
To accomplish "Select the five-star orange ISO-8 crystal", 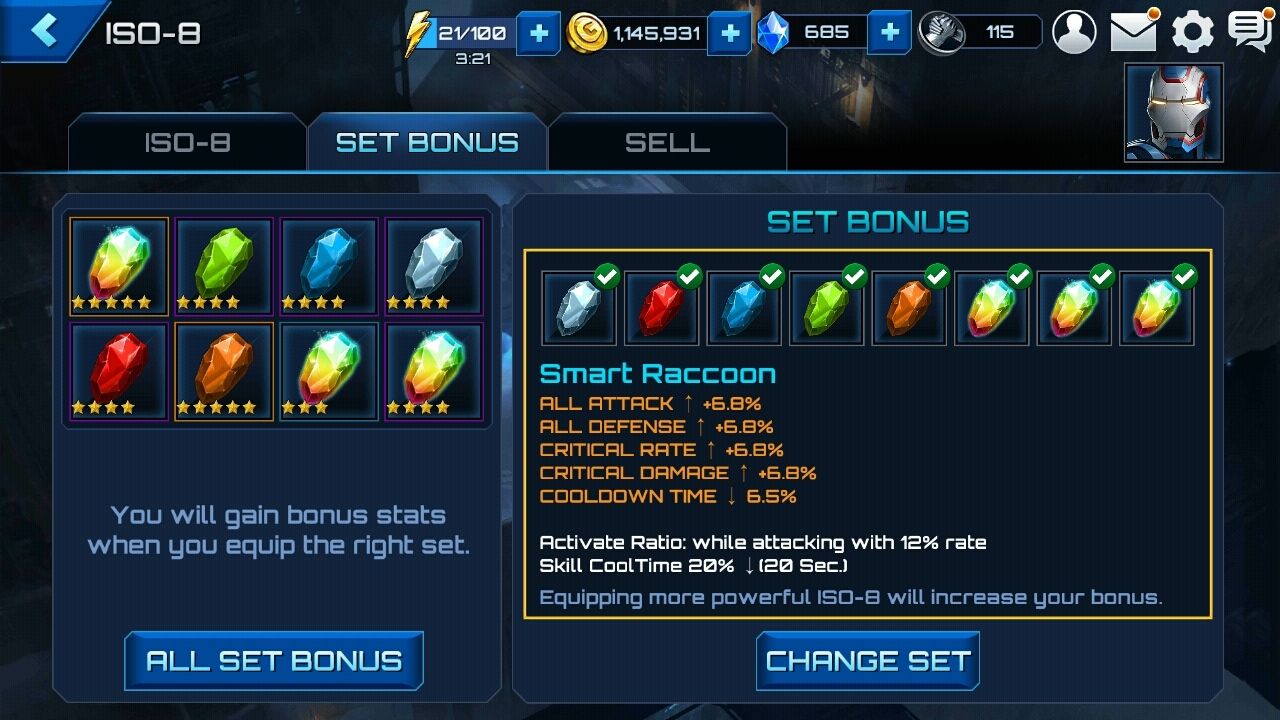I will coord(223,370).
